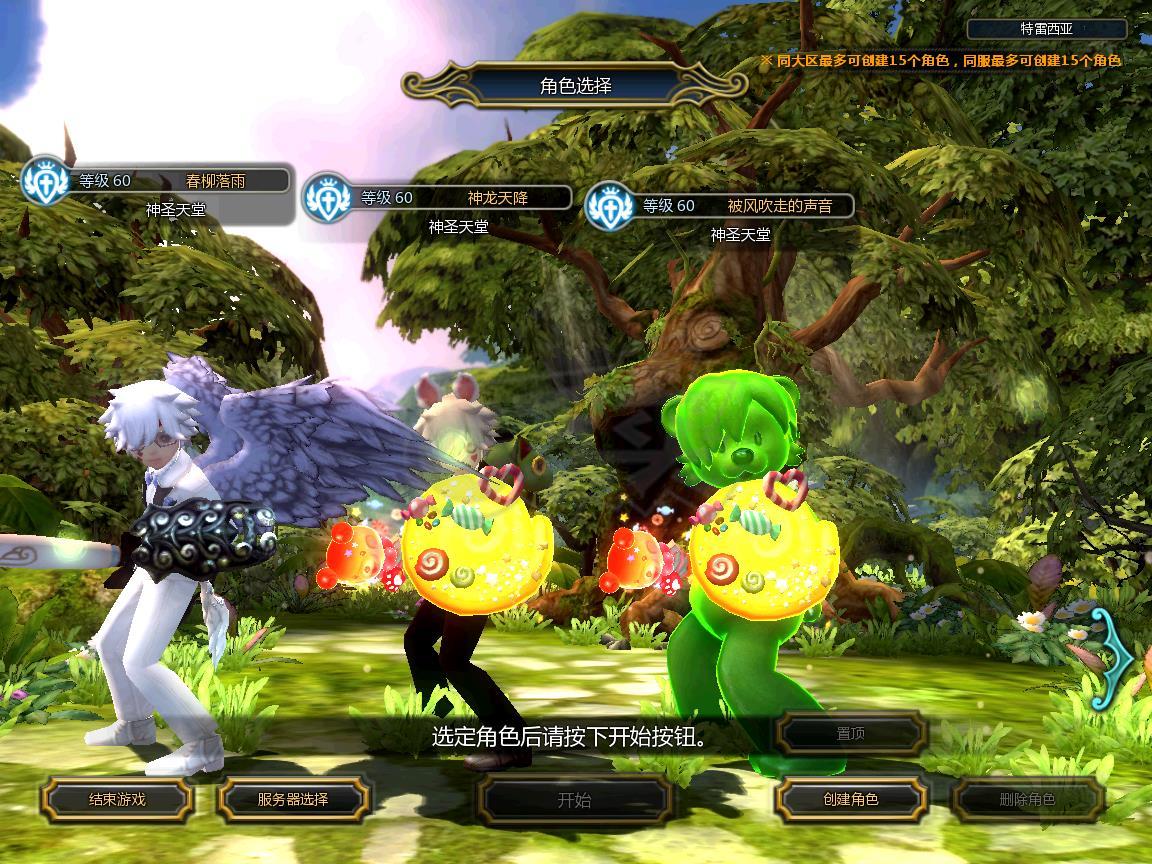The width and height of the screenshot is (1152, 864).
Task: Select character 神龙天降 nameplate
Action: click(498, 198)
